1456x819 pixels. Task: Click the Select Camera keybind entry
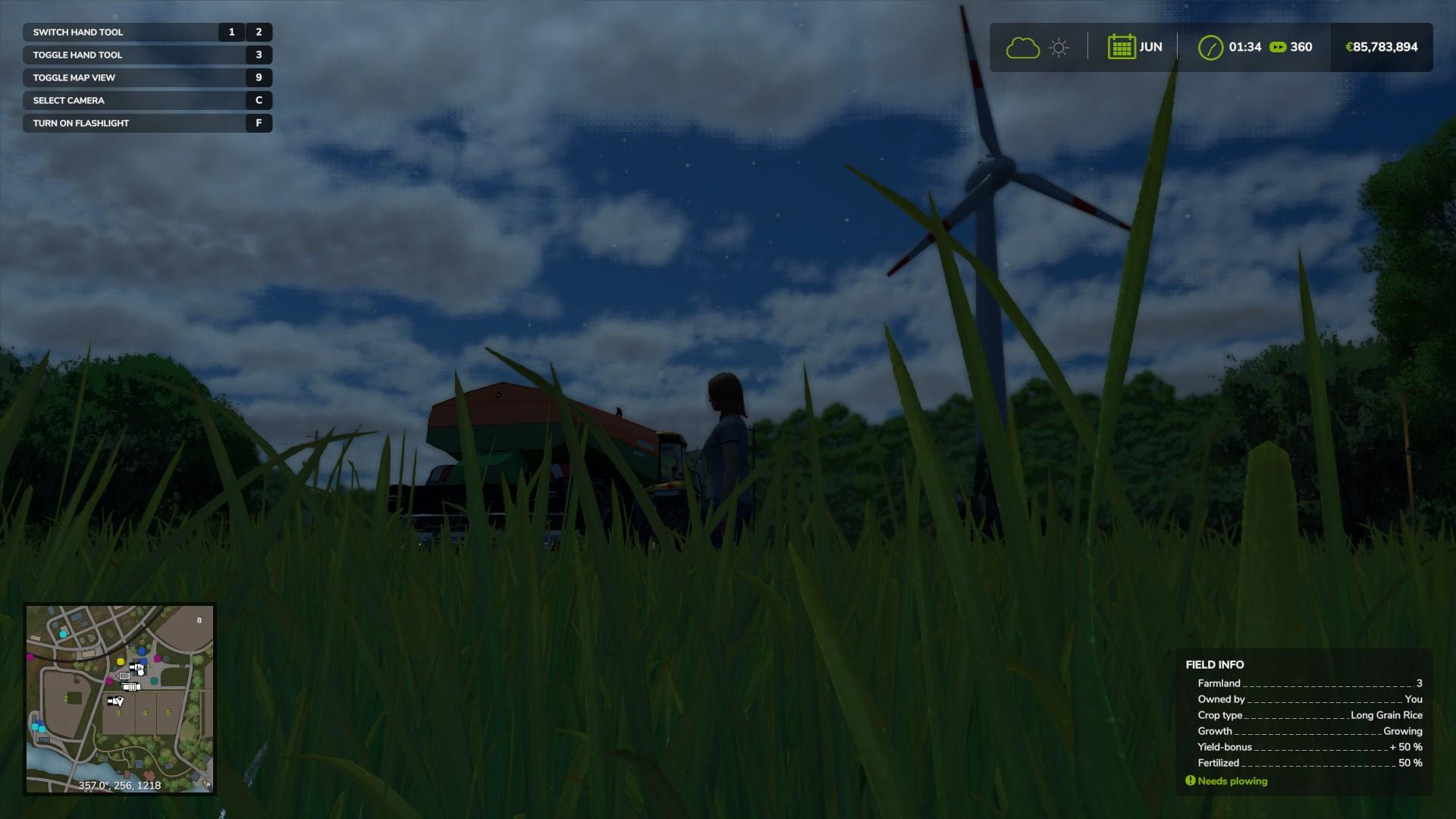click(147, 100)
